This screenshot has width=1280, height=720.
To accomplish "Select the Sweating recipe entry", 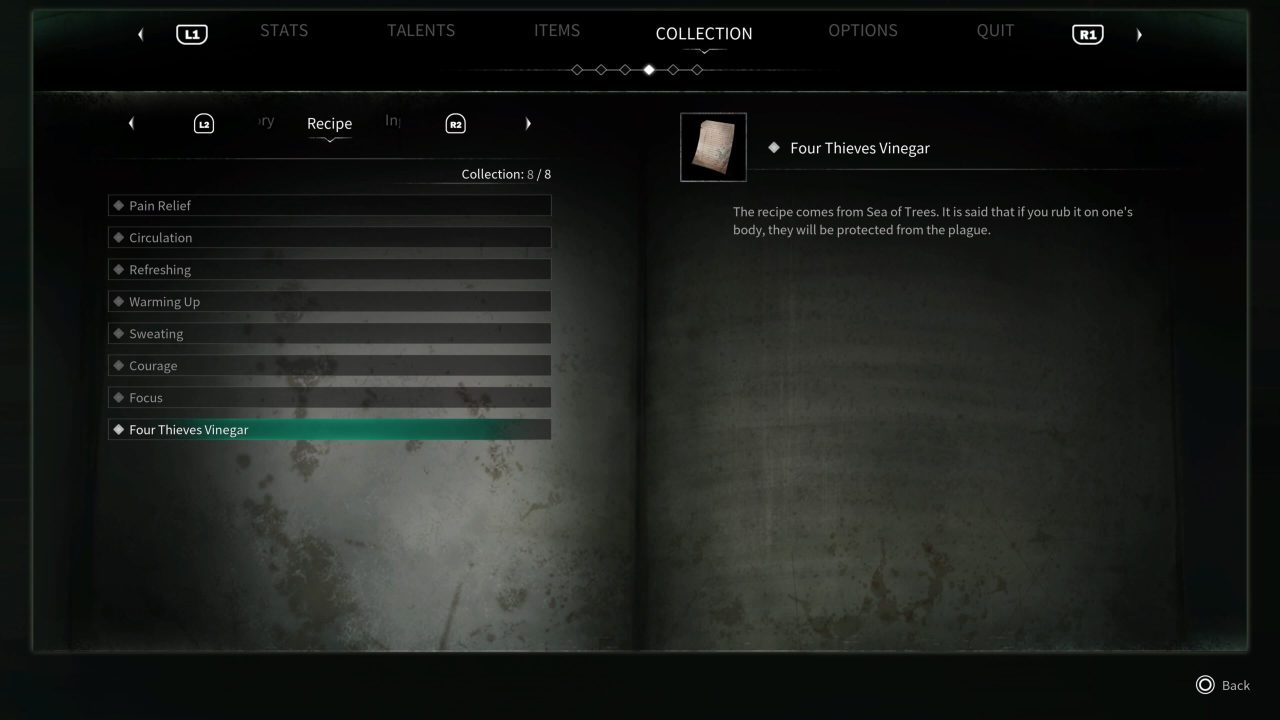I will (x=330, y=333).
